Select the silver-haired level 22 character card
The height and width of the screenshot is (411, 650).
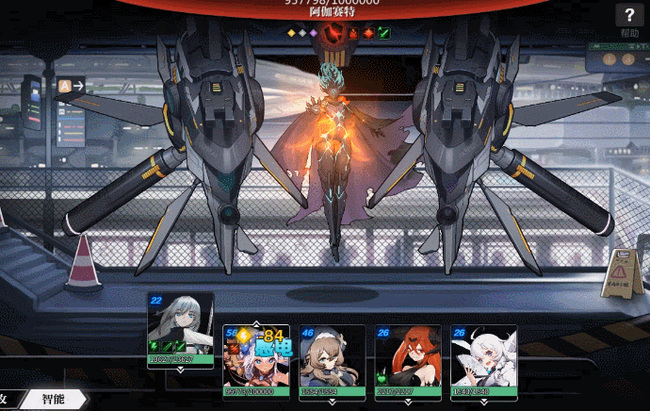click(x=180, y=329)
